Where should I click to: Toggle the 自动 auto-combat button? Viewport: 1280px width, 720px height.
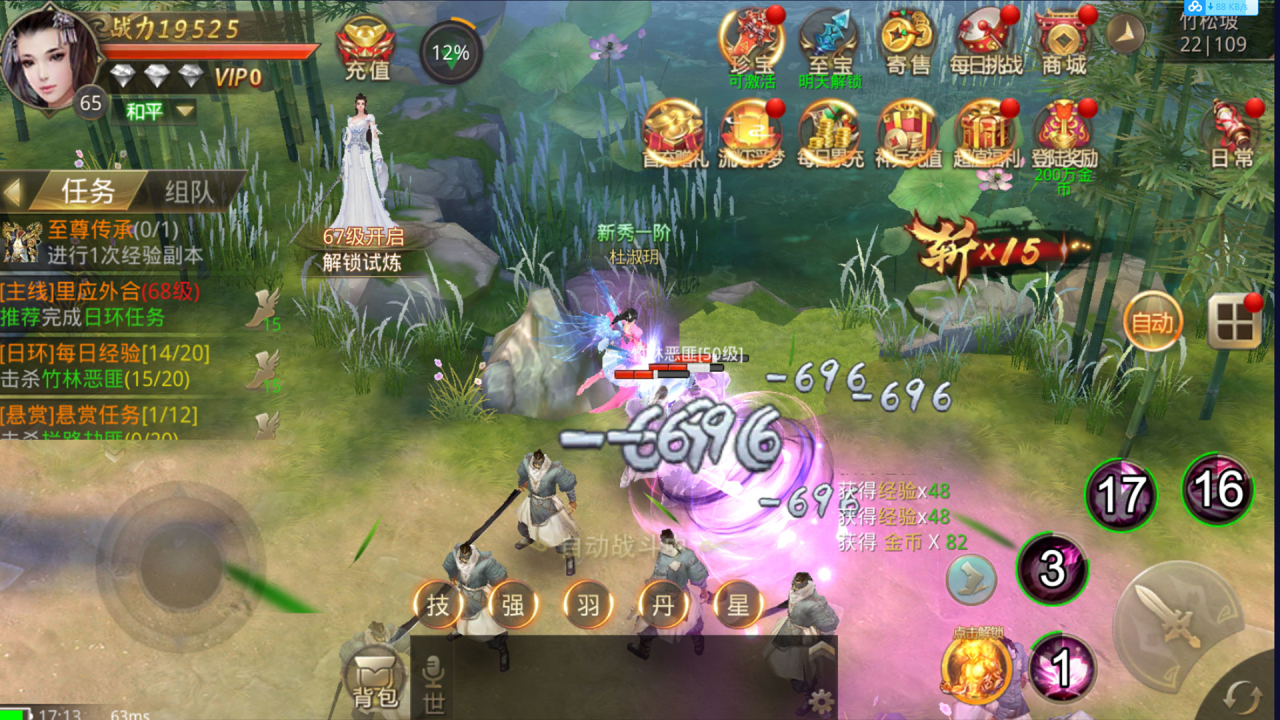point(1152,323)
